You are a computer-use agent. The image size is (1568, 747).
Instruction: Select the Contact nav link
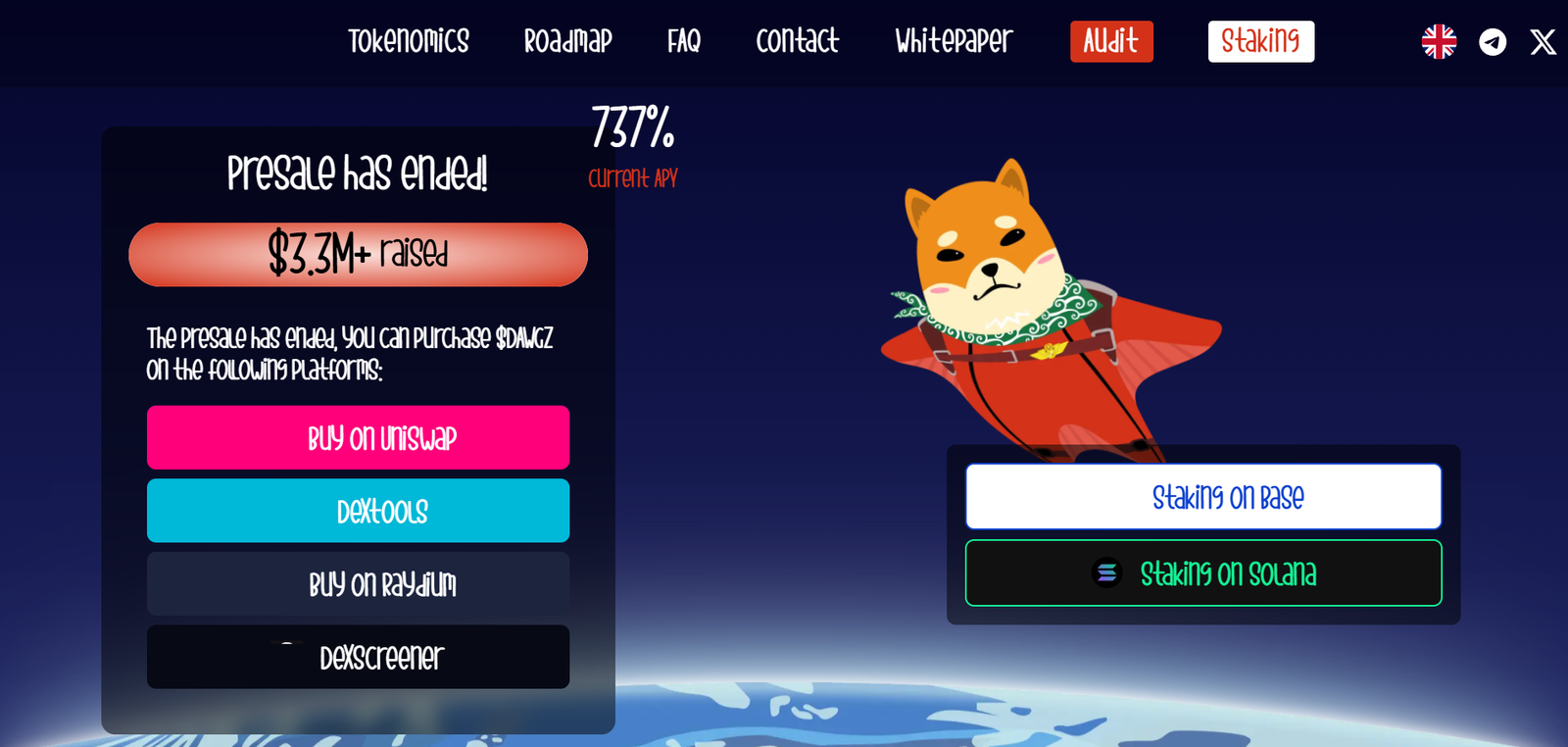click(797, 41)
